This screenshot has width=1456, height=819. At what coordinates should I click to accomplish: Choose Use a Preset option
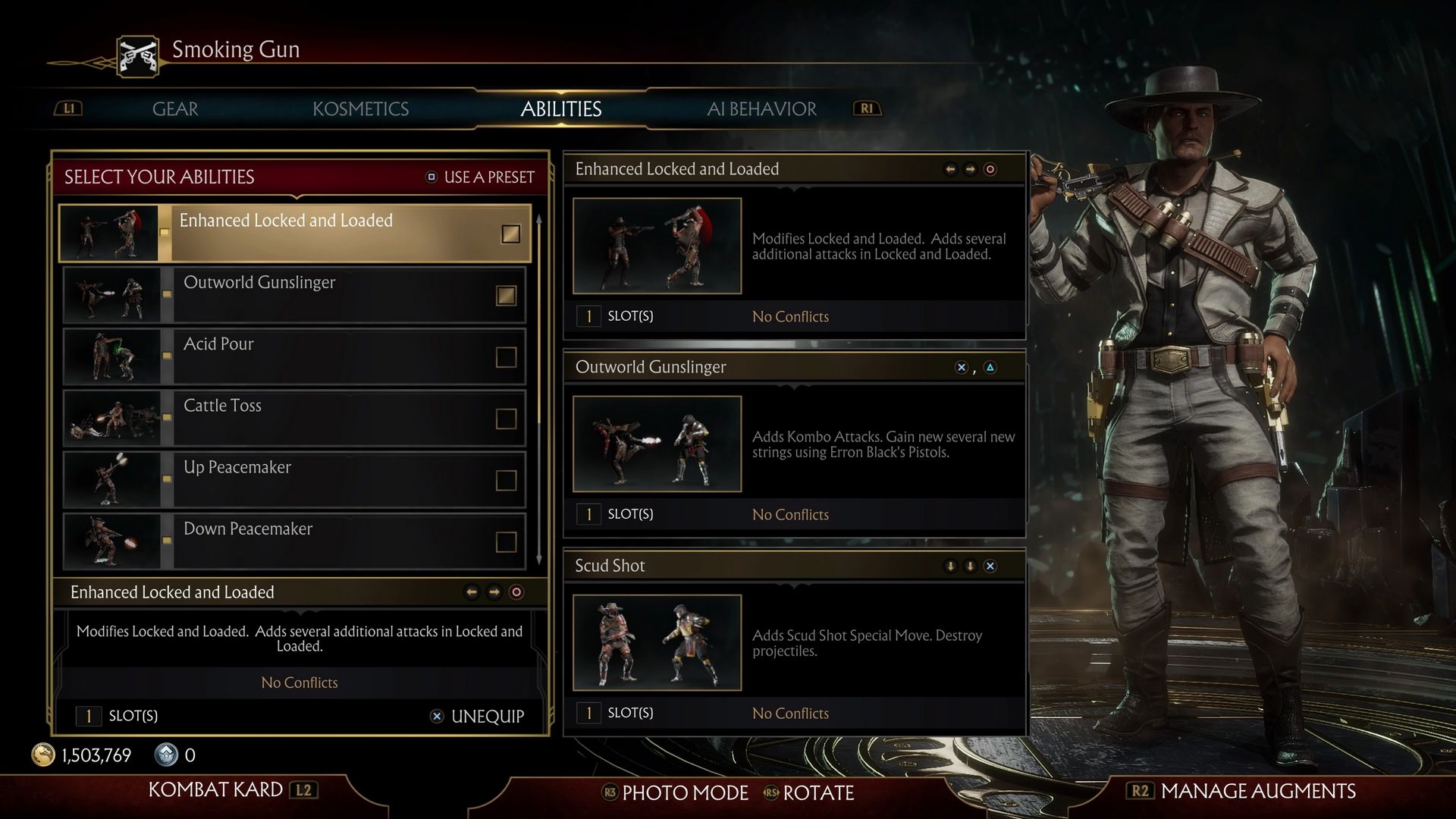point(480,177)
